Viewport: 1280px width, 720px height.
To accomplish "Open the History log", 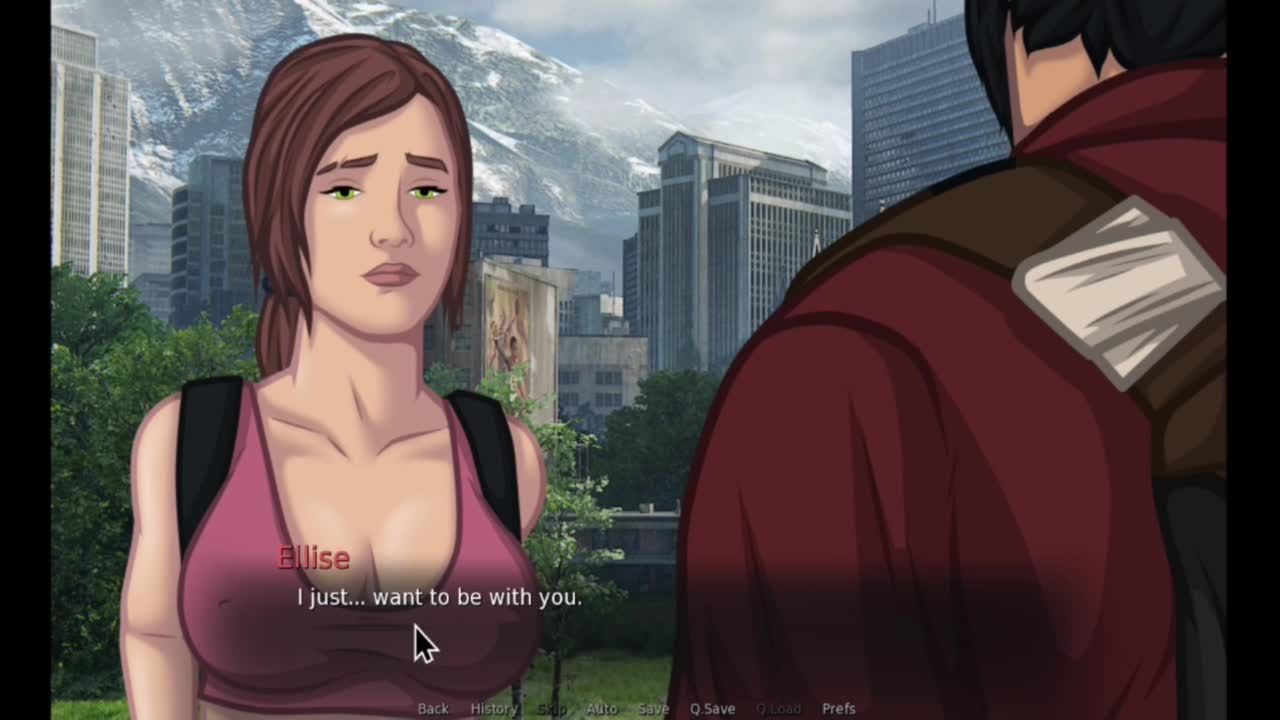I will click(x=493, y=708).
